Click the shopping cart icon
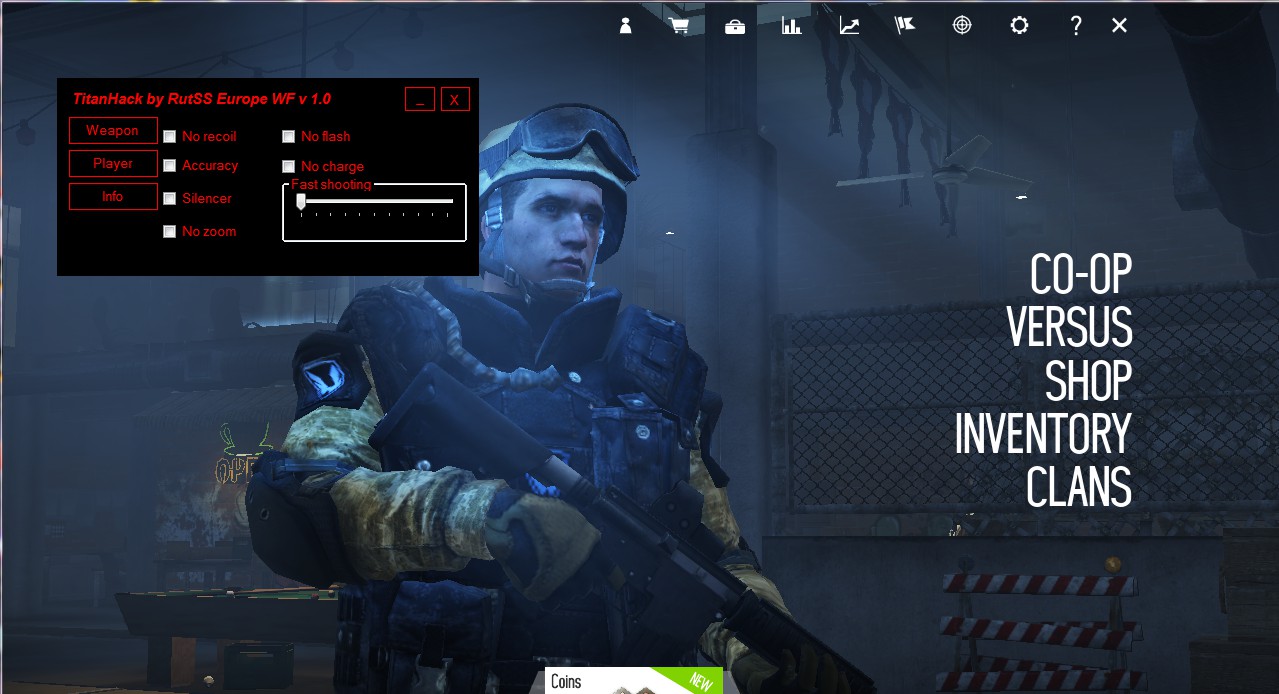Screen dimensions: 1279x694 point(680,26)
